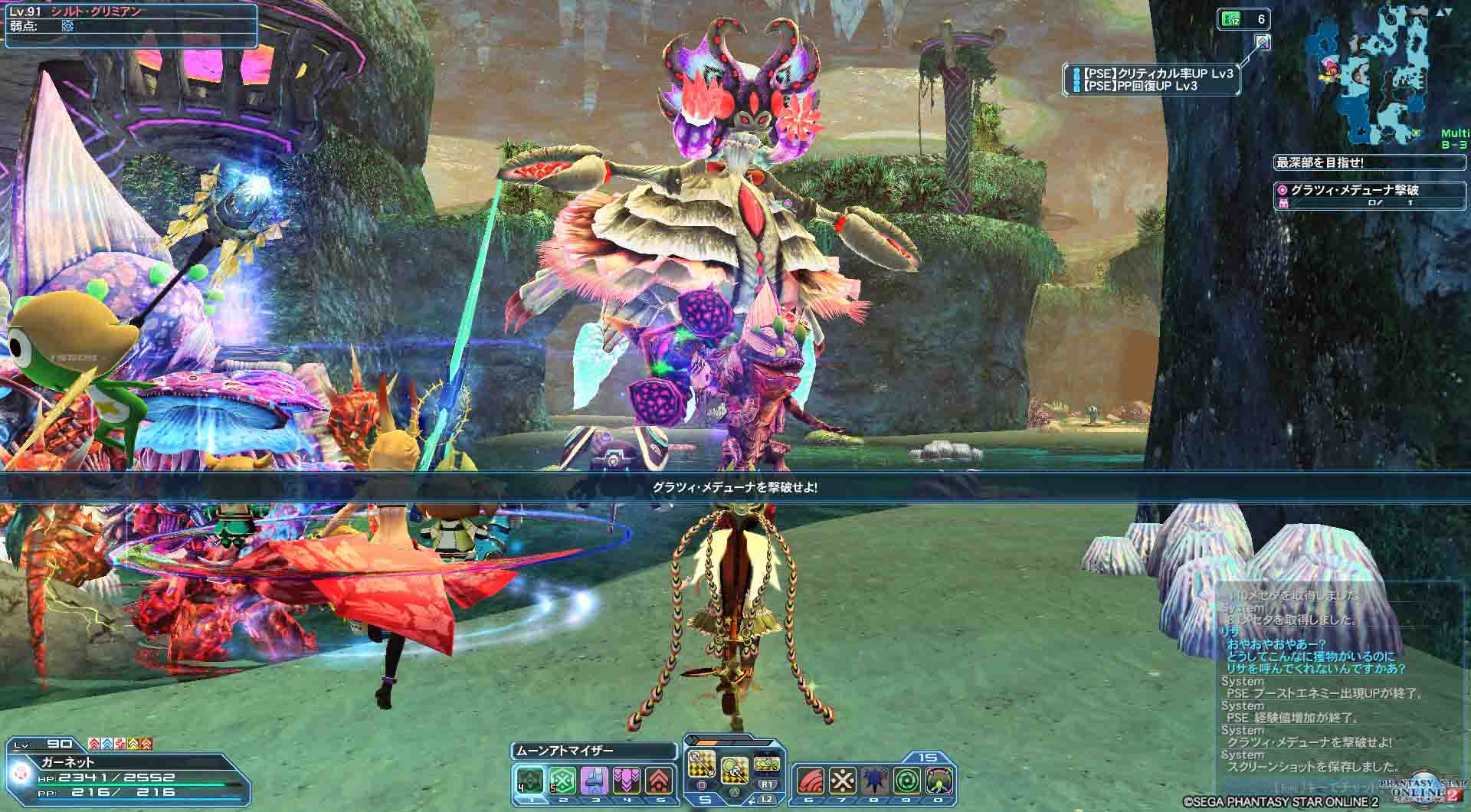Click the green multi-party player count icon

point(1228,19)
